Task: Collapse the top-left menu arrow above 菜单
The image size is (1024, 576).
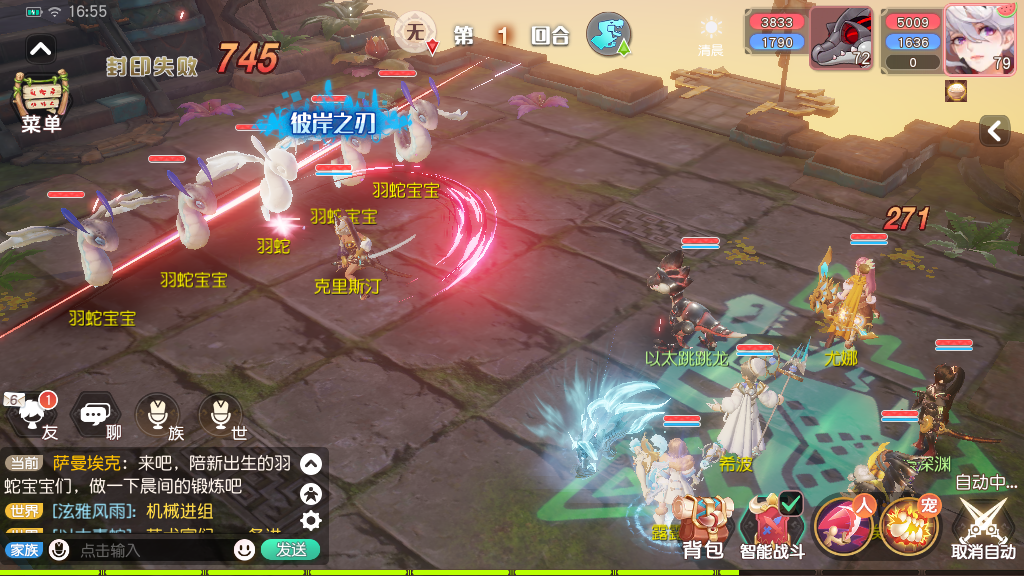Action: click(x=40, y=48)
